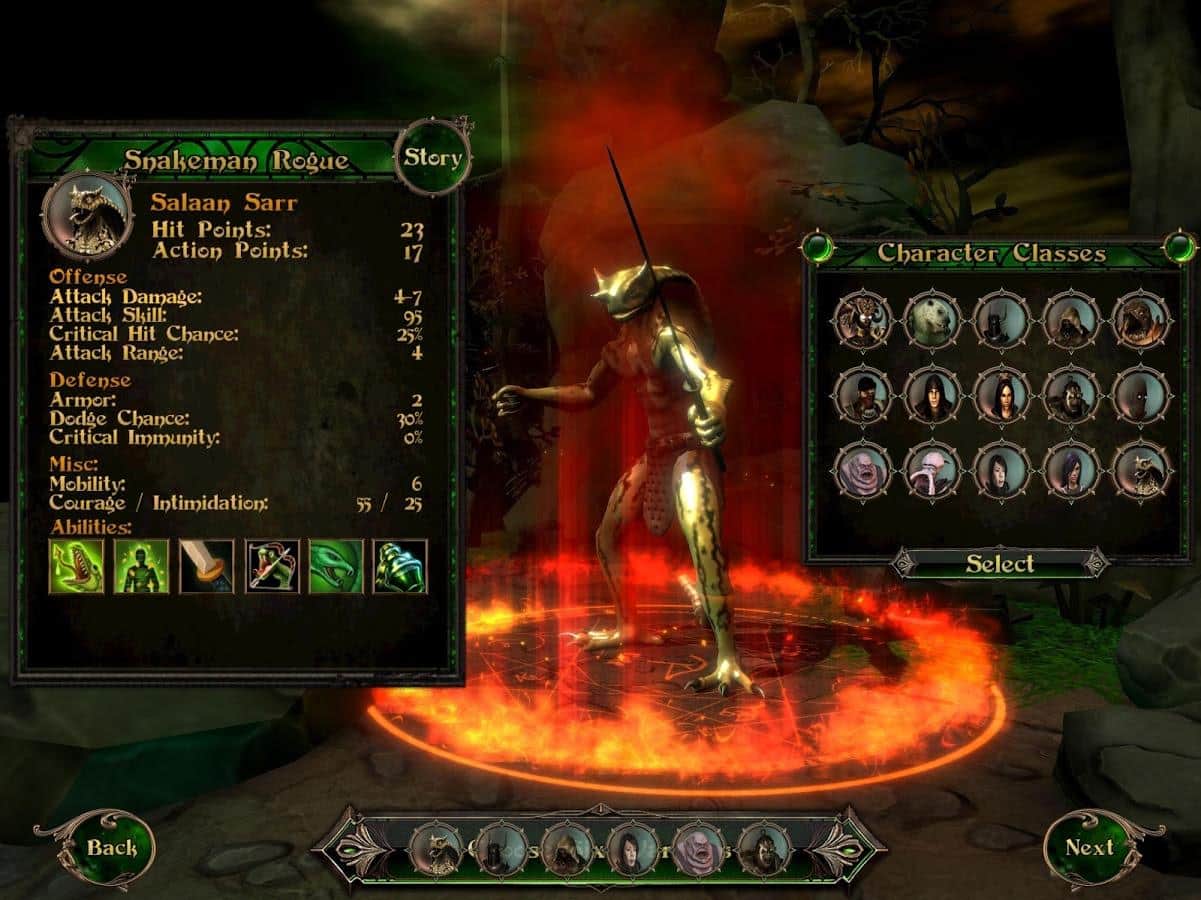1201x900 pixels.
Task: Select the purple-haired woman class portrait
Action: pyautogui.click(x=1071, y=469)
